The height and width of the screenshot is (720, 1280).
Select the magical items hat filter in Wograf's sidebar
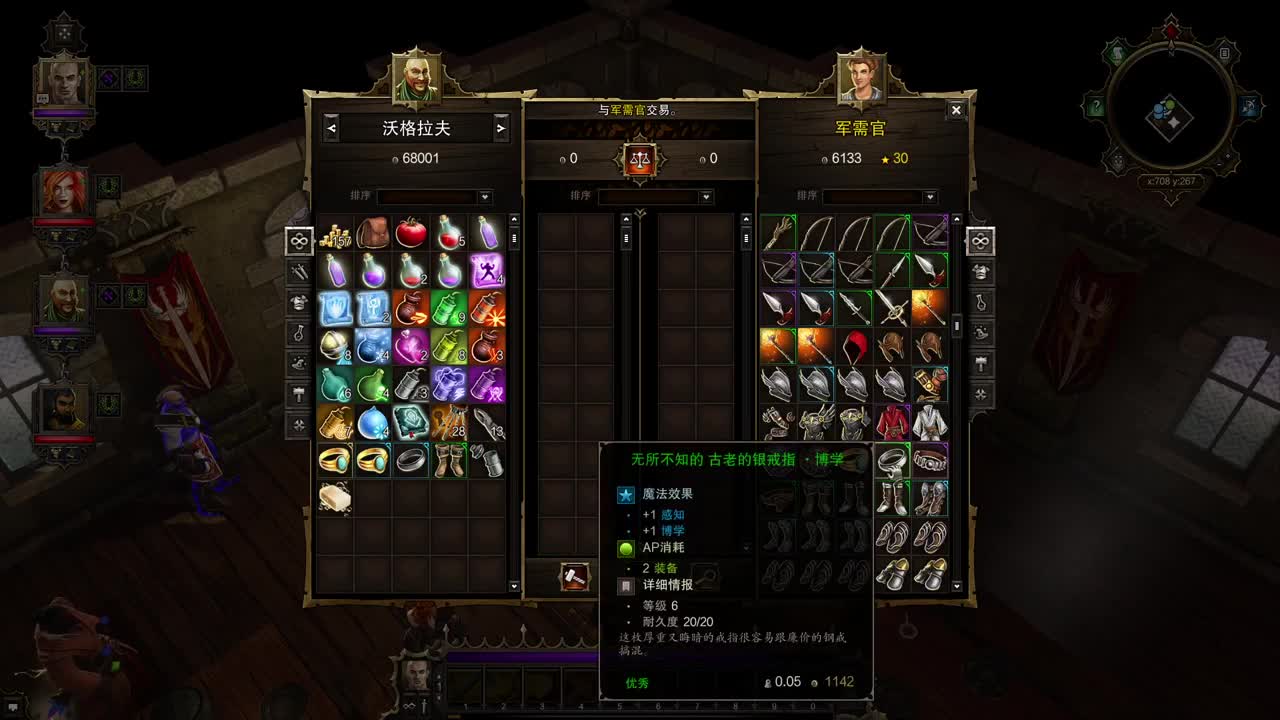click(x=296, y=364)
